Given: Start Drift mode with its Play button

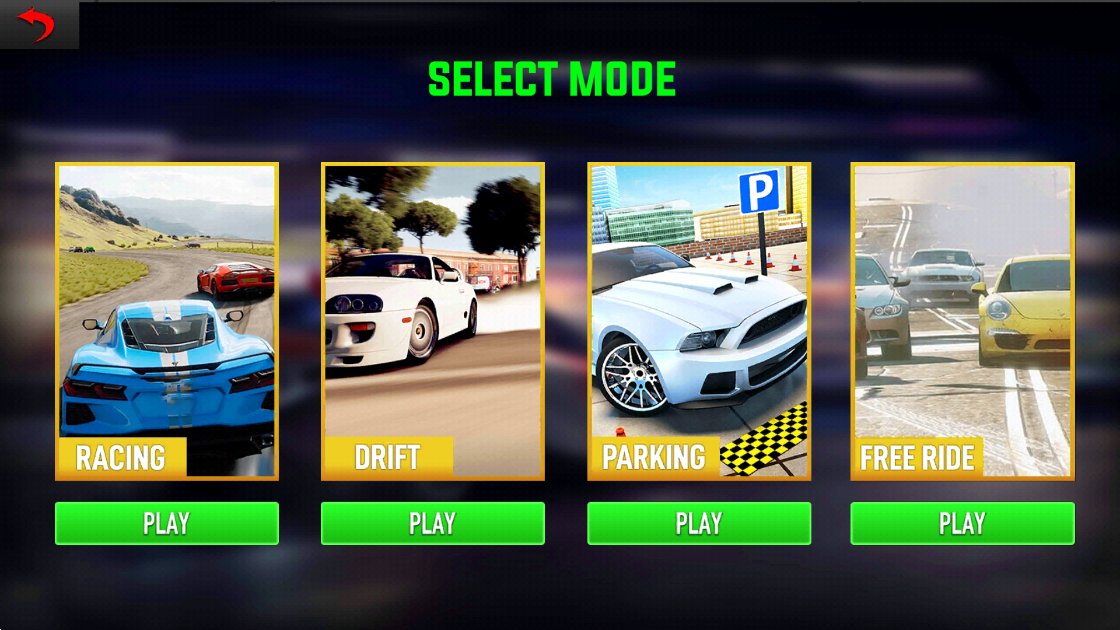Looking at the screenshot, I should [433, 523].
